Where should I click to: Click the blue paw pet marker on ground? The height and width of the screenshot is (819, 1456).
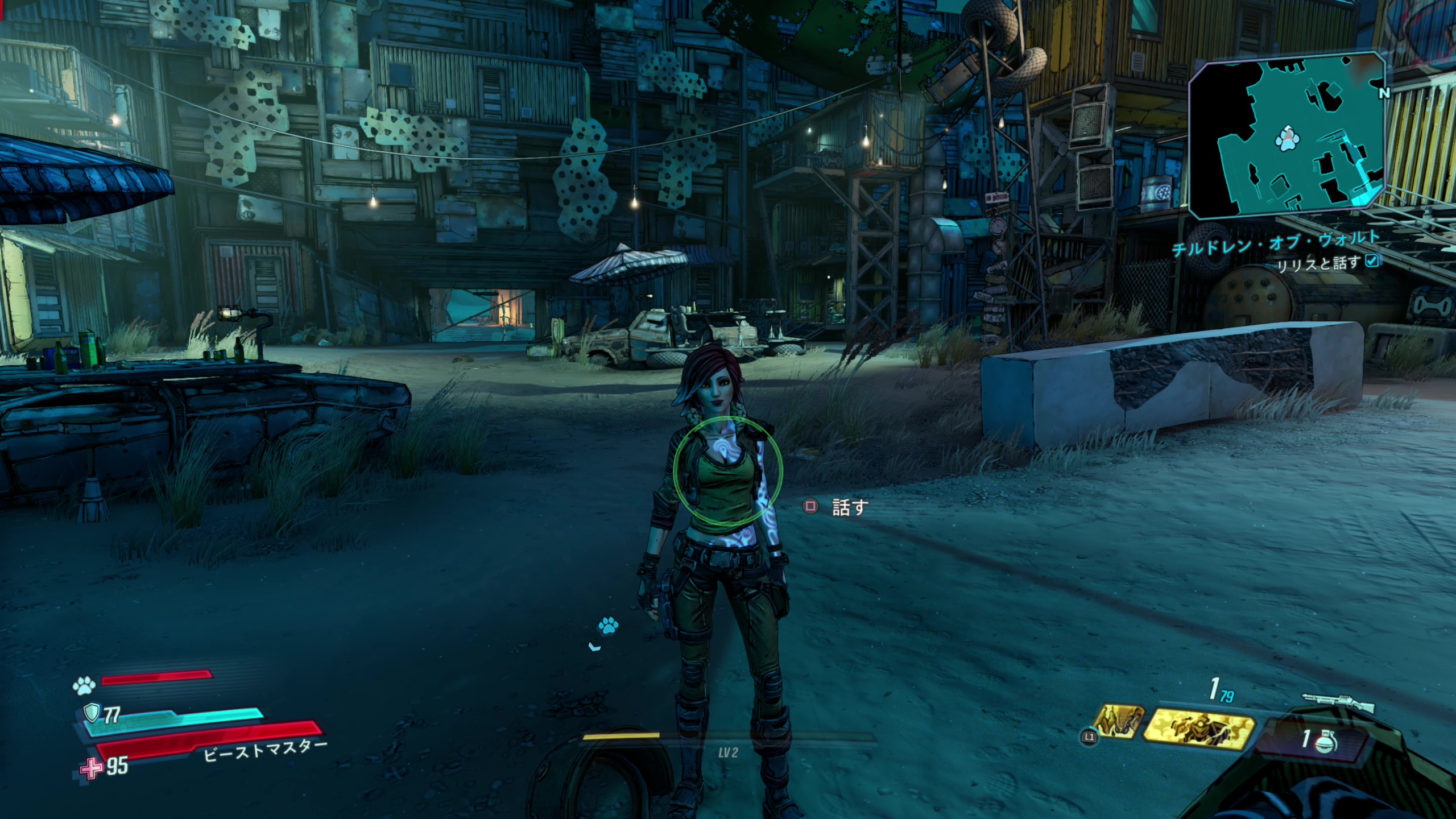coord(607,627)
